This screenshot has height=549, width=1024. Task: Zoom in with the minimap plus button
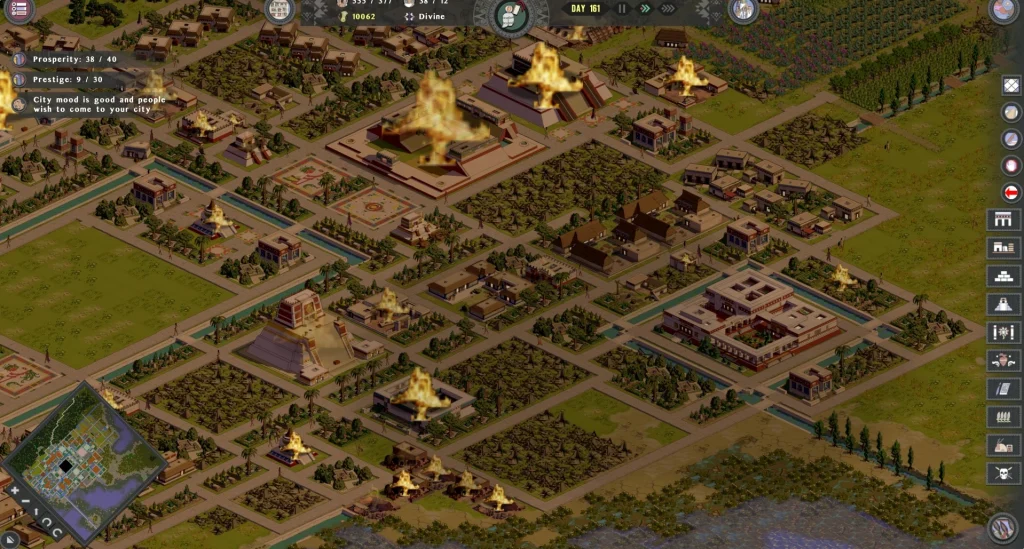click(14, 491)
